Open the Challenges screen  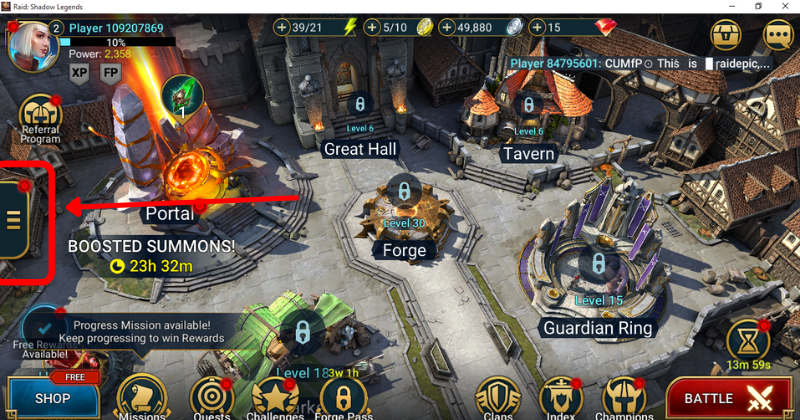pyautogui.click(x=275, y=398)
